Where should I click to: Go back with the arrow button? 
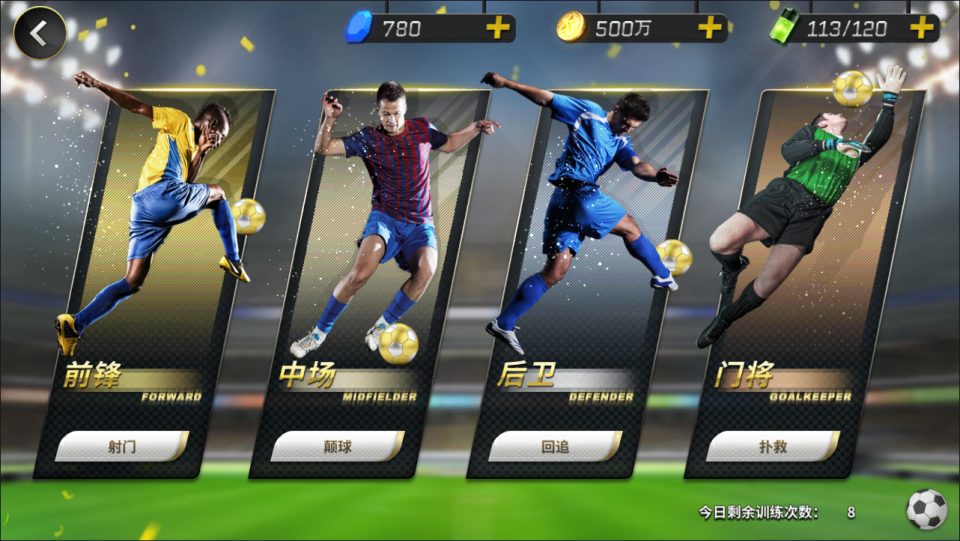click(39, 33)
